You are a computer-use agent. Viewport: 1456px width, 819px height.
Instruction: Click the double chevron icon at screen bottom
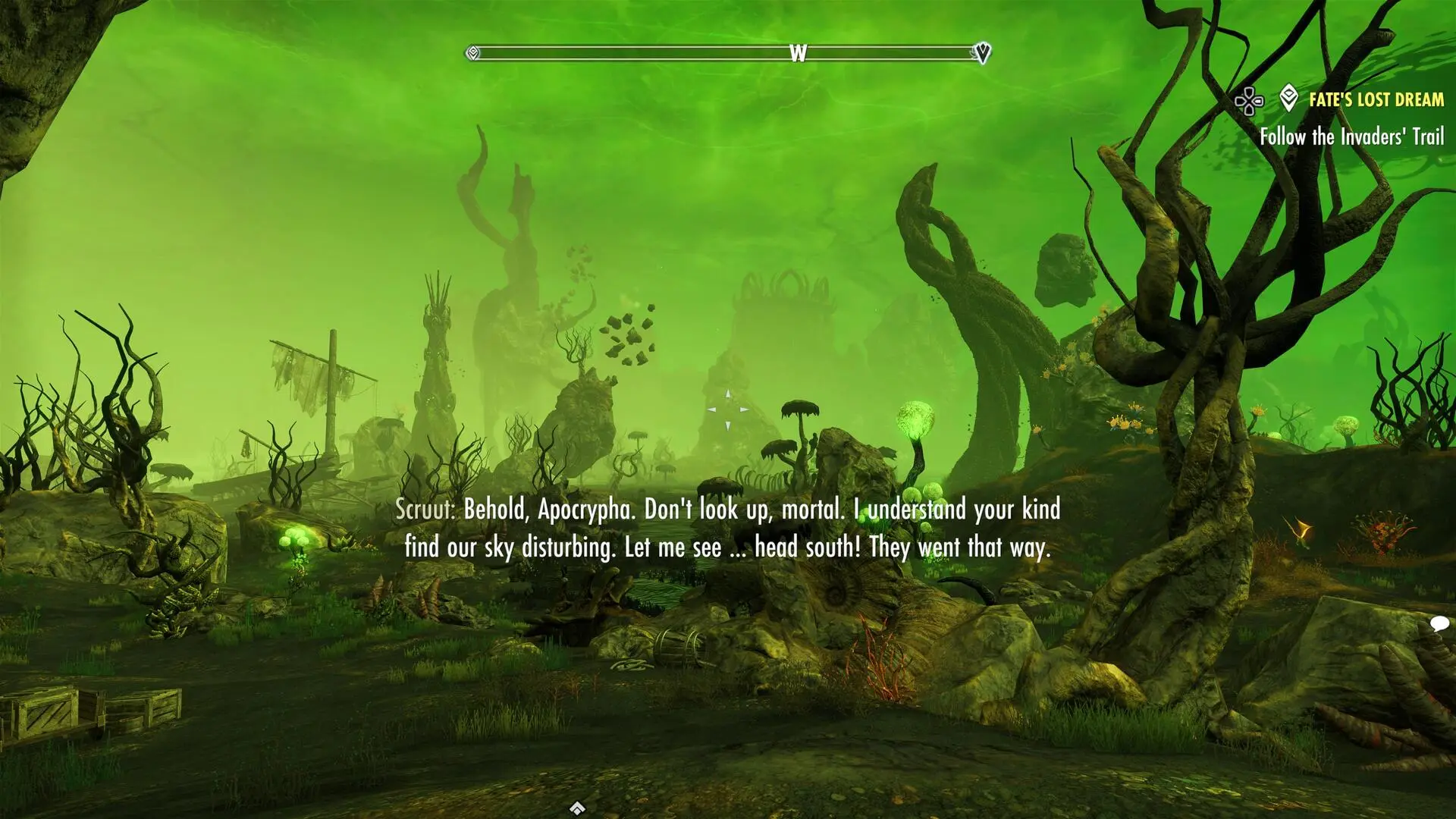[577, 807]
